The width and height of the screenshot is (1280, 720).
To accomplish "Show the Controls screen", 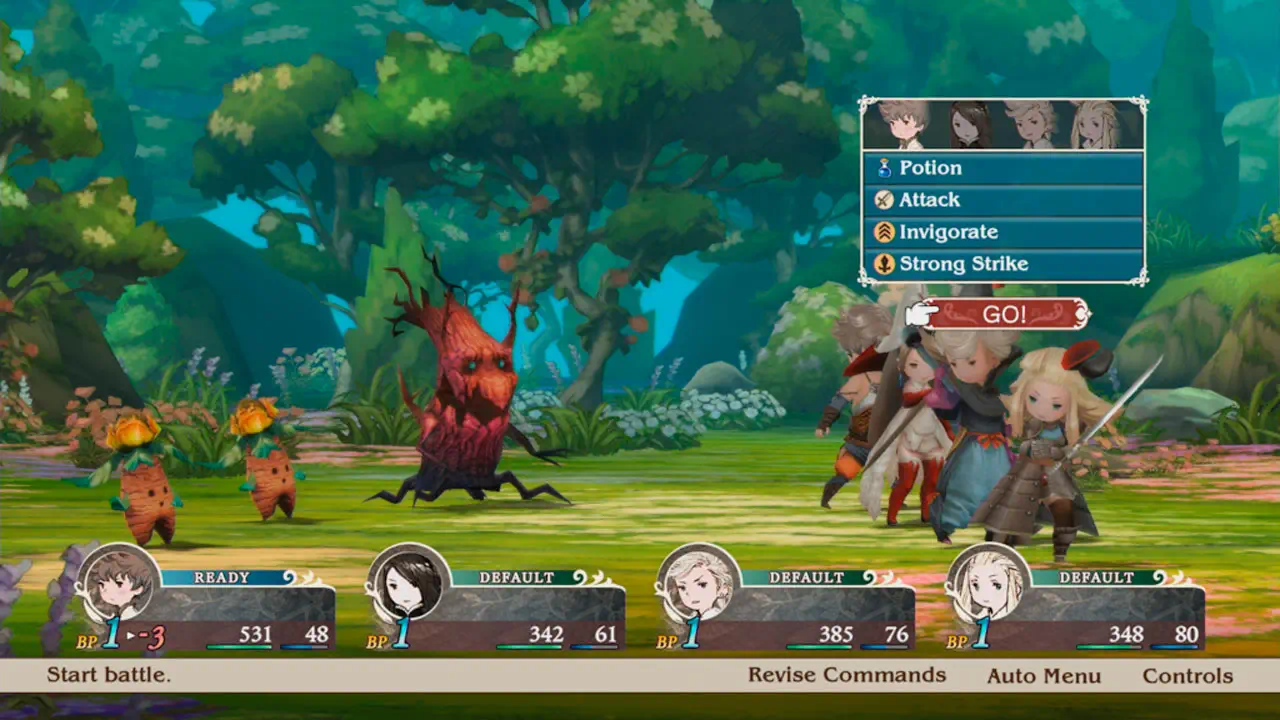I will tap(1188, 676).
